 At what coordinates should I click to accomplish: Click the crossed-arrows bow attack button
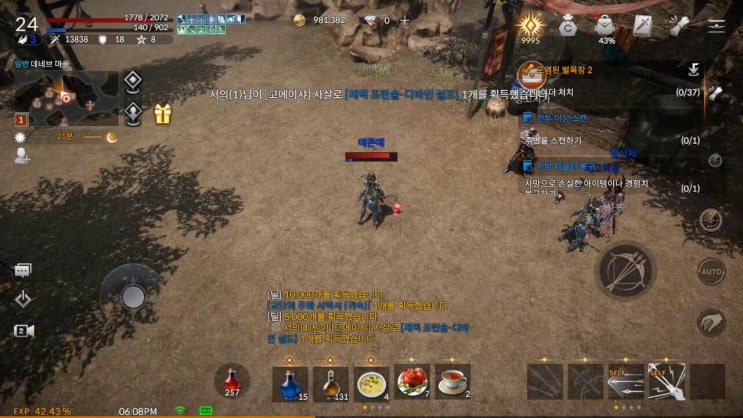click(626, 270)
